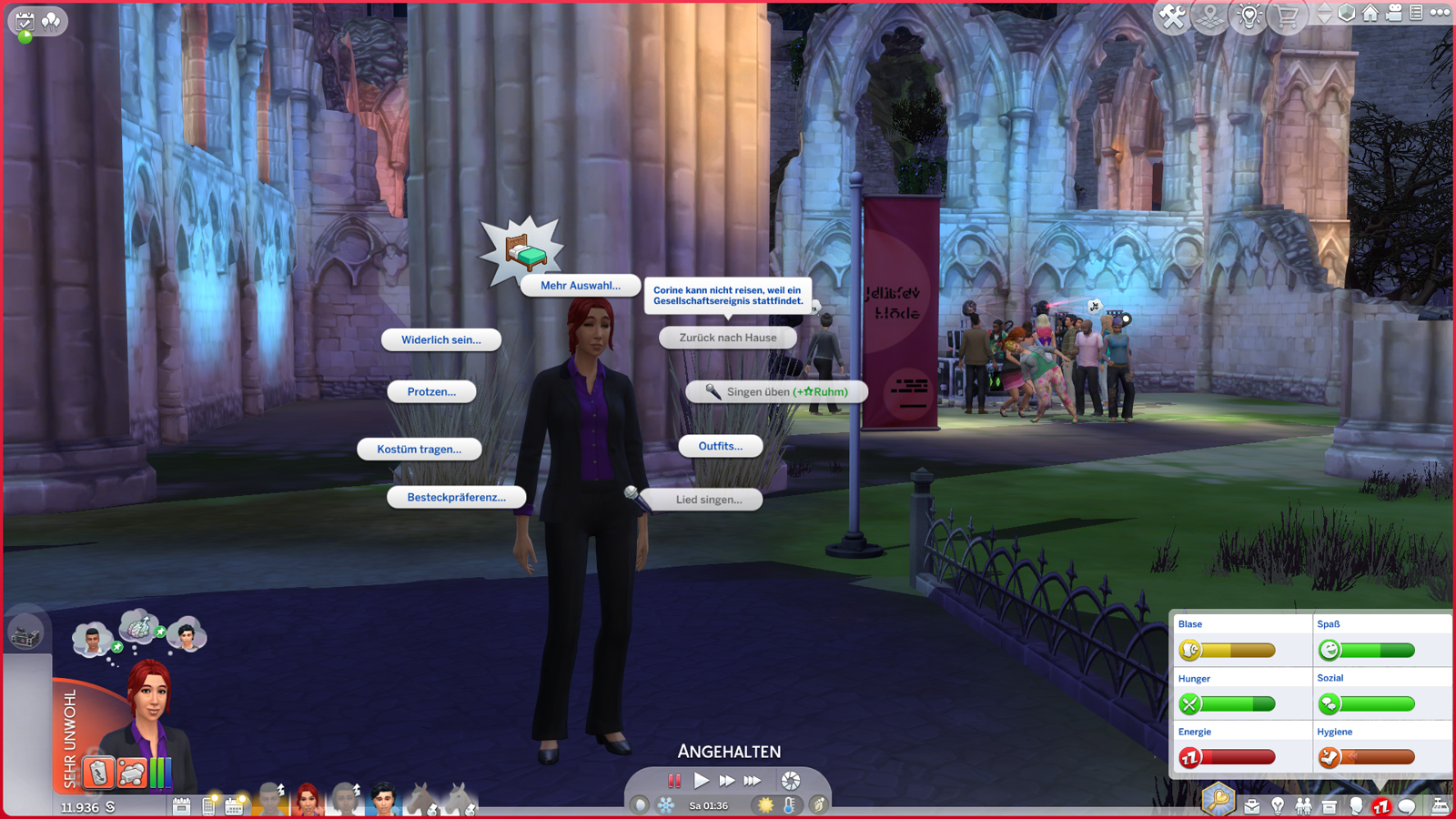The height and width of the screenshot is (819, 1456).
Task: Open the phone from the lower-left icons
Action: [x=207, y=805]
